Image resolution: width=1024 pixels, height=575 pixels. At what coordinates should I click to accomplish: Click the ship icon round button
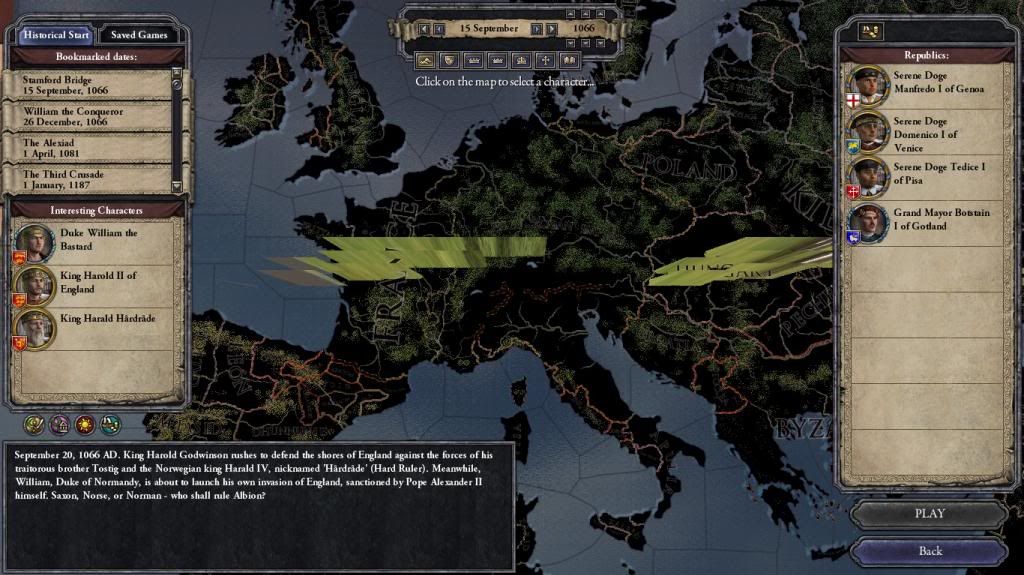[110, 425]
